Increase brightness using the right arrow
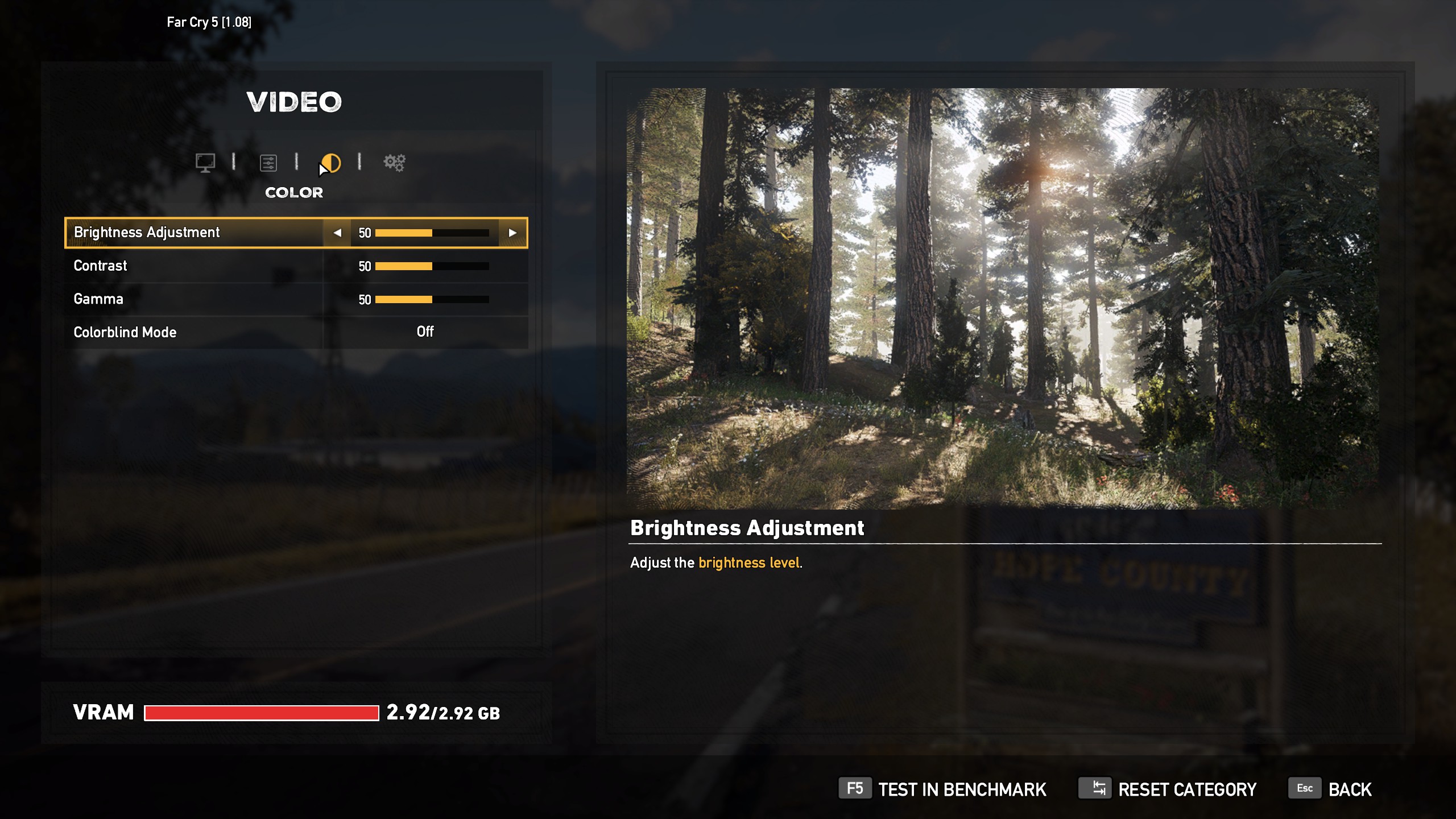Screen dimensions: 1456x819 (514, 233)
